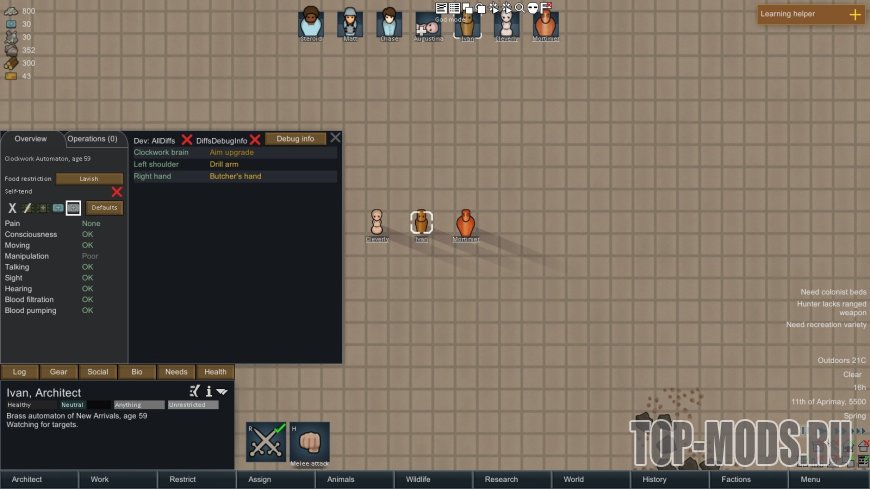View the Log tab
The width and height of the screenshot is (870, 489).
tap(20, 372)
